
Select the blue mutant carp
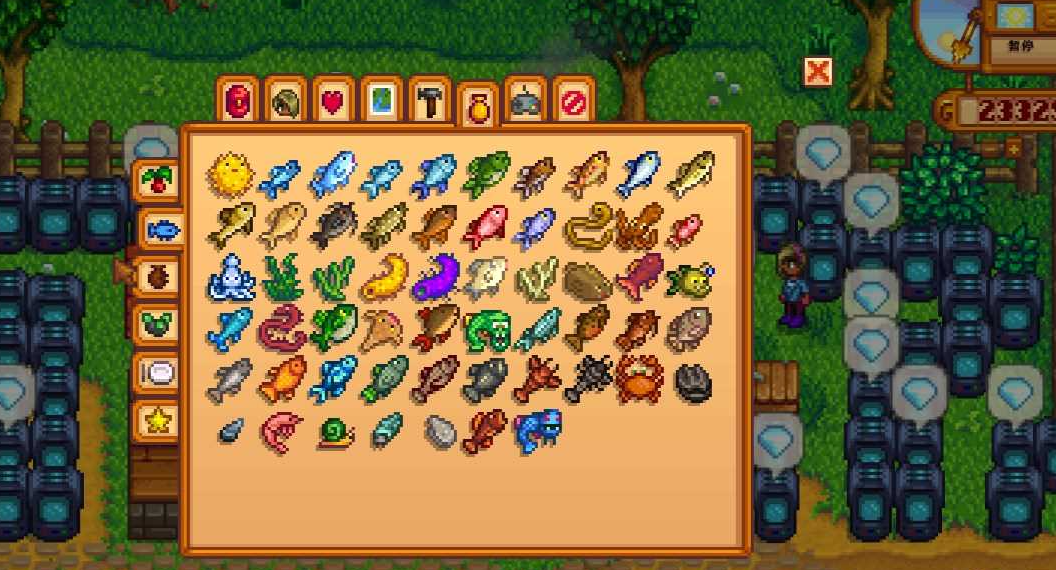click(537, 430)
